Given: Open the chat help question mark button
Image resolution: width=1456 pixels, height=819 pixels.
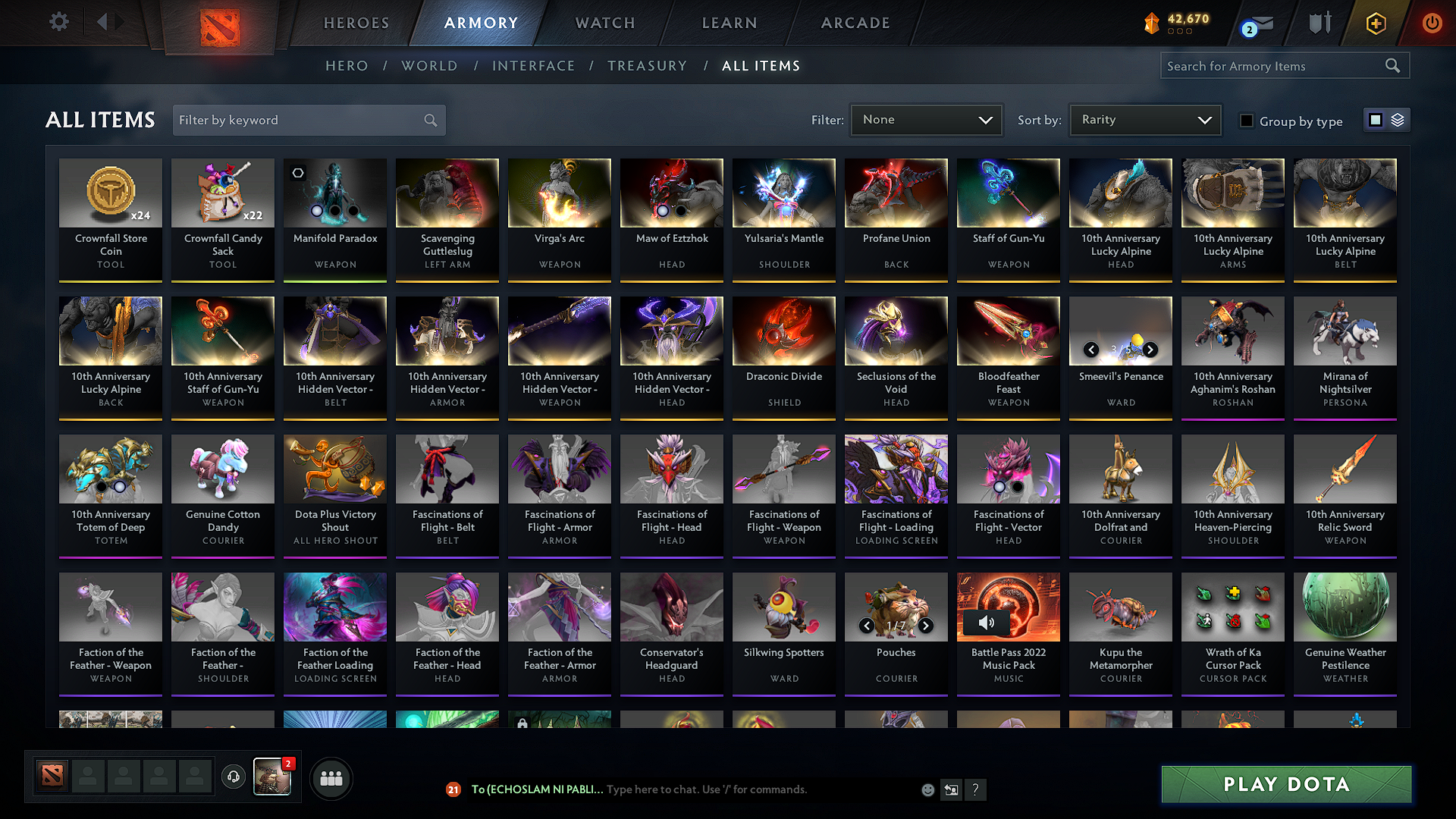Looking at the screenshot, I should (976, 789).
